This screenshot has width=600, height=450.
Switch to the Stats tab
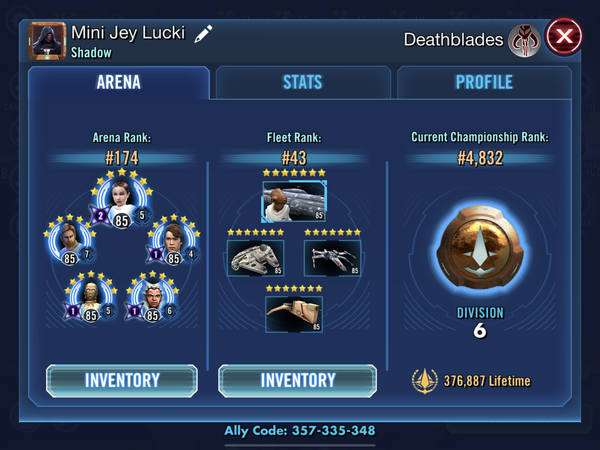(303, 83)
